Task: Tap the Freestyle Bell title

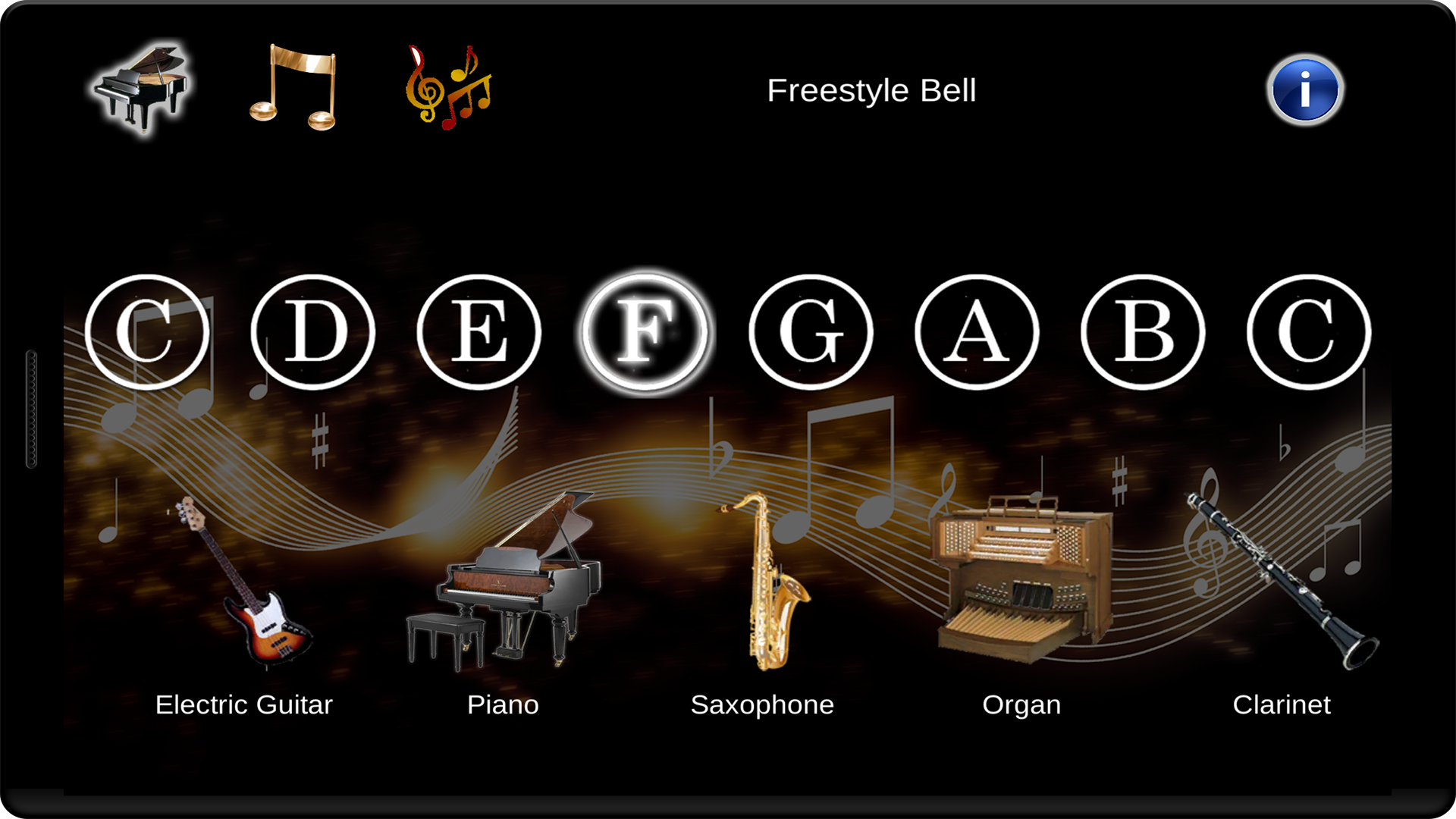Action: coord(872,90)
